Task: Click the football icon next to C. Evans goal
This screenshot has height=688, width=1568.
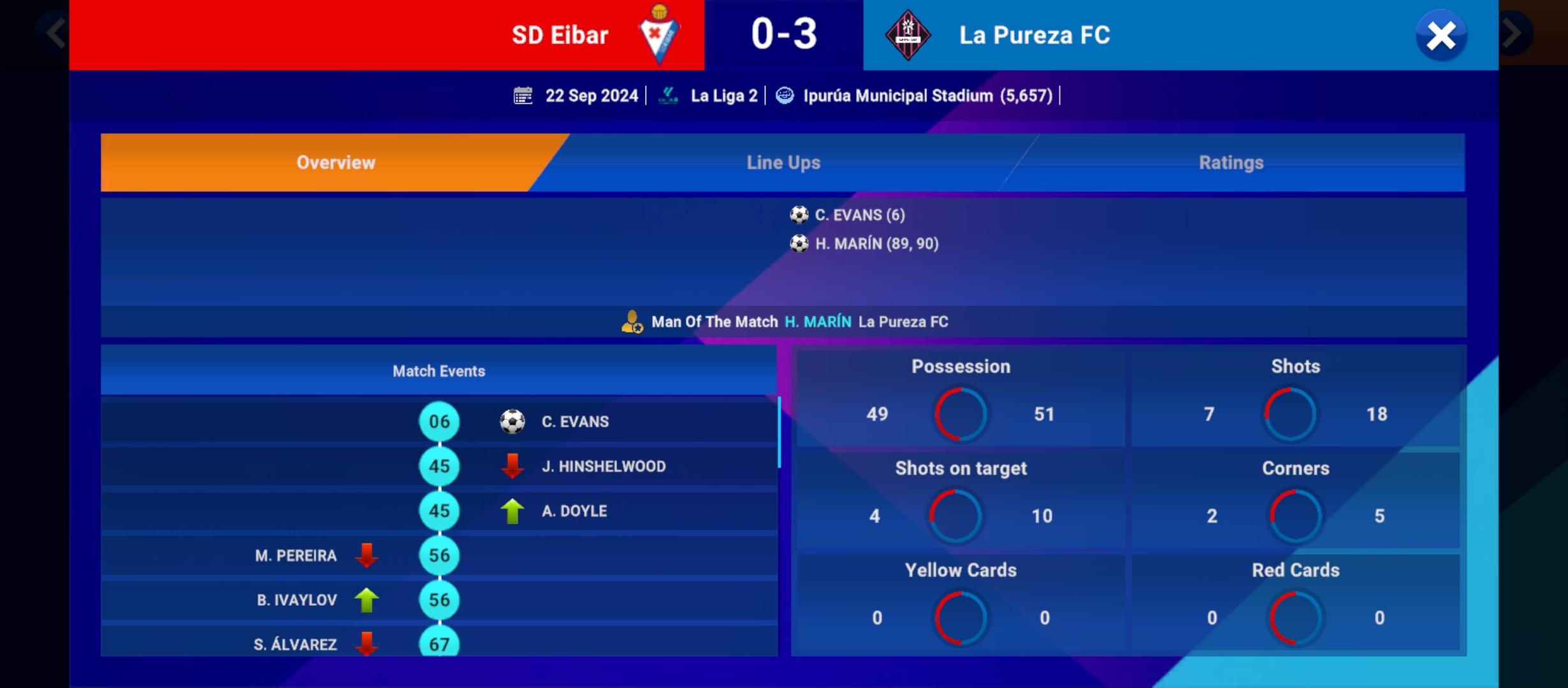Action: (801, 215)
